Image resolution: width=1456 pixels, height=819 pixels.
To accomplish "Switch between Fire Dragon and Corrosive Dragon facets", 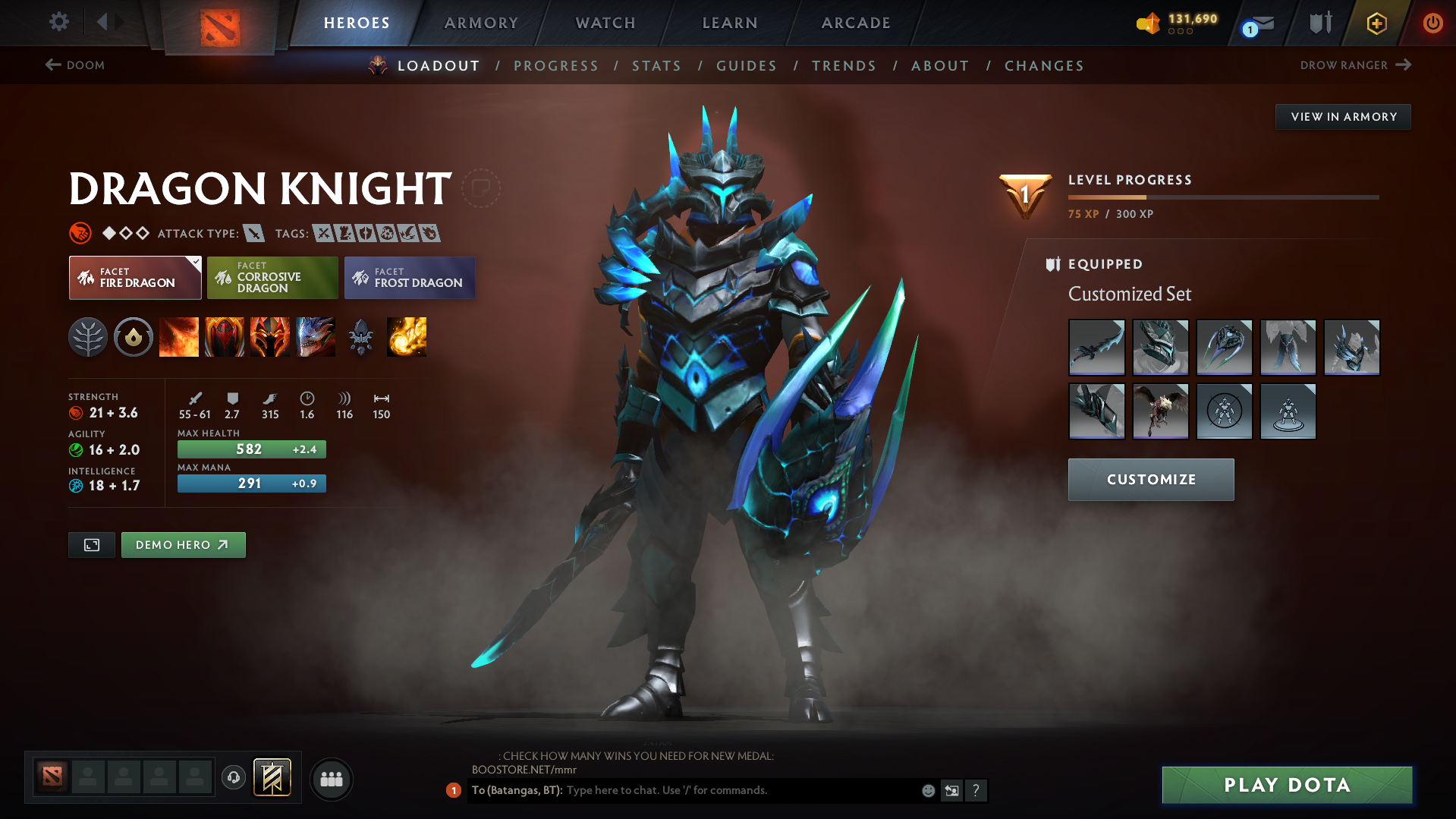I will (x=272, y=278).
